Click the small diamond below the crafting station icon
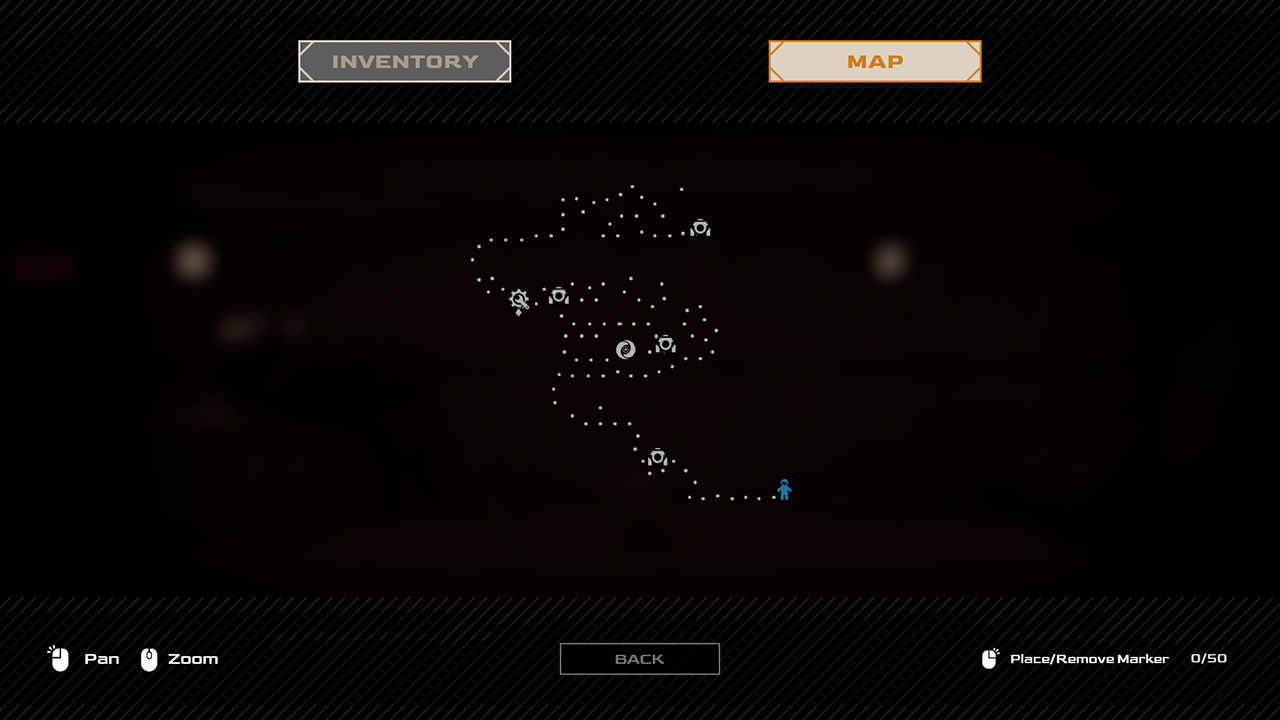 coord(517,312)
